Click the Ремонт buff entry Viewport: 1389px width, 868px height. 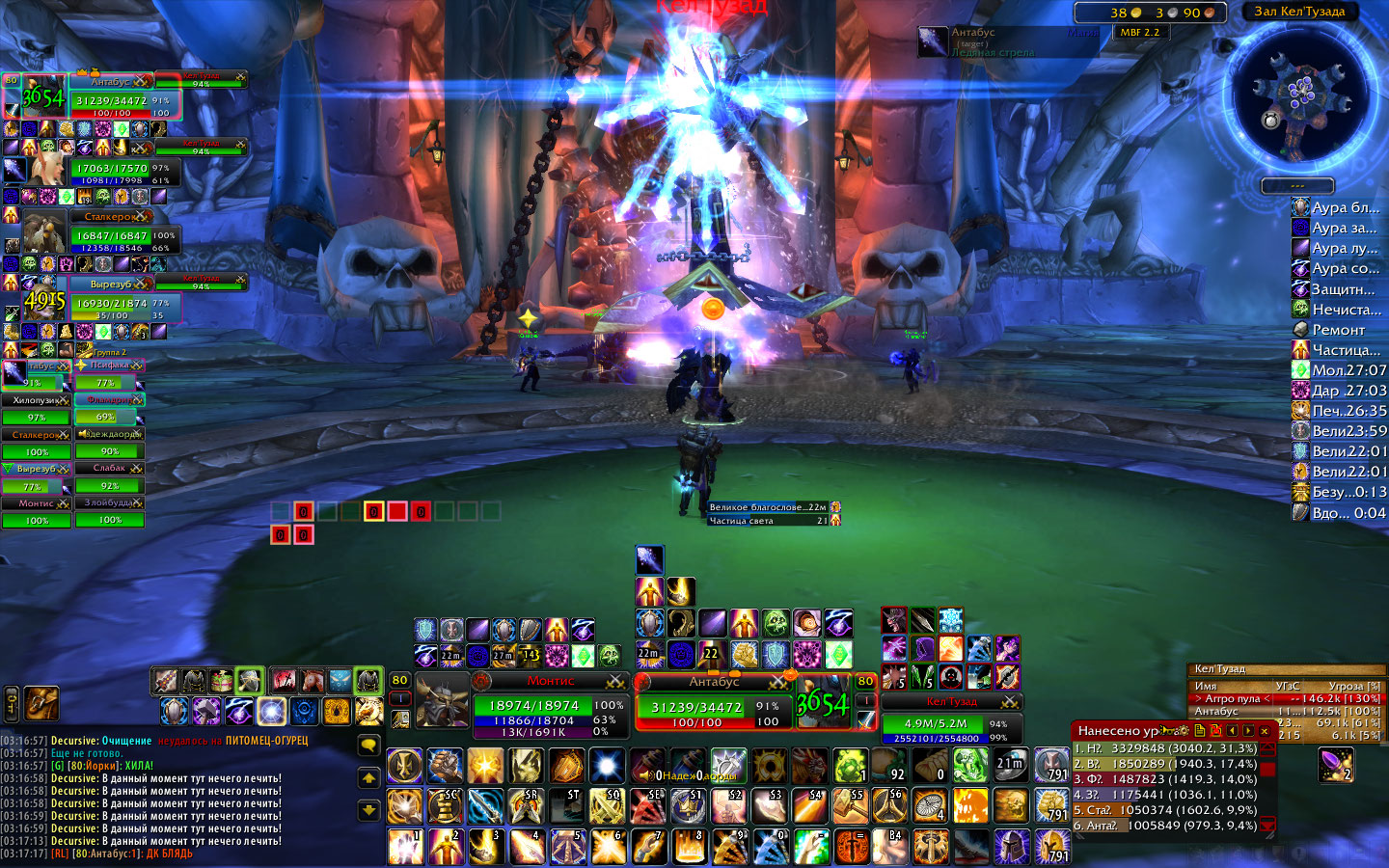(1337, 330)
